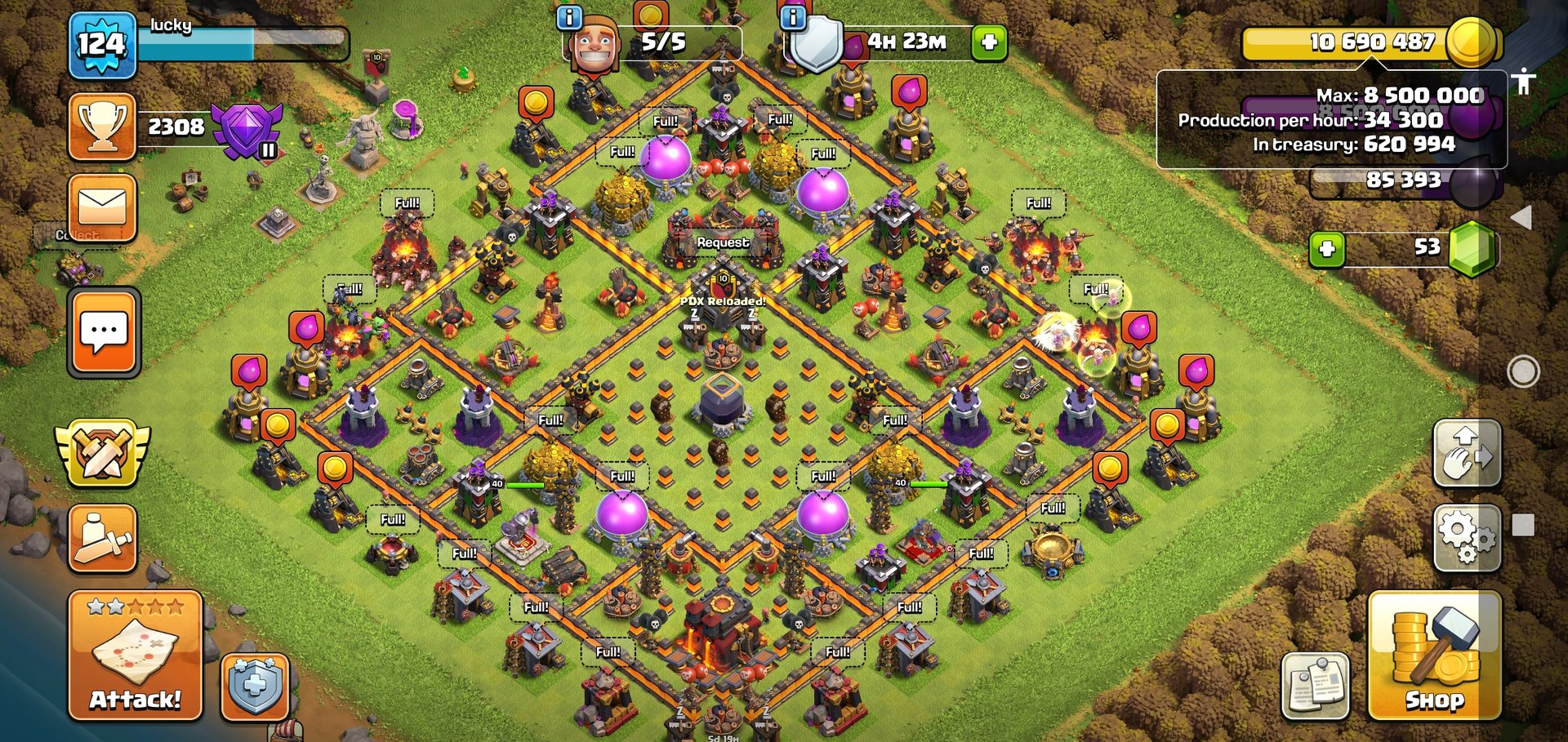Image resolution: width=1568 pixels, height=742 pixels.
Task: Open the gold storage counter
Action: tap(1370, 42)
